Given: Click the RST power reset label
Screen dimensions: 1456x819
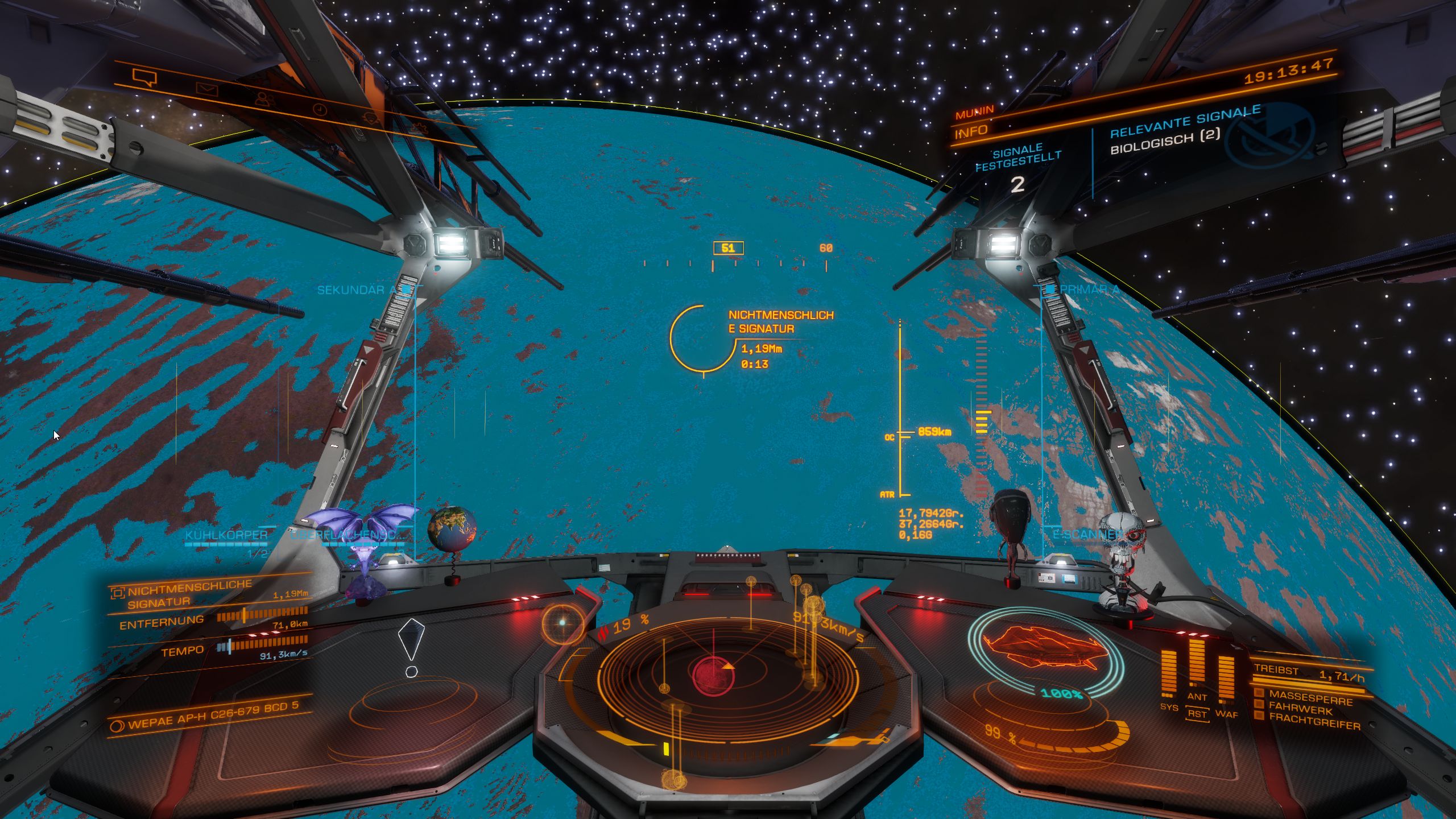Looking at the screenshot, I should [x=1197, y=714].
